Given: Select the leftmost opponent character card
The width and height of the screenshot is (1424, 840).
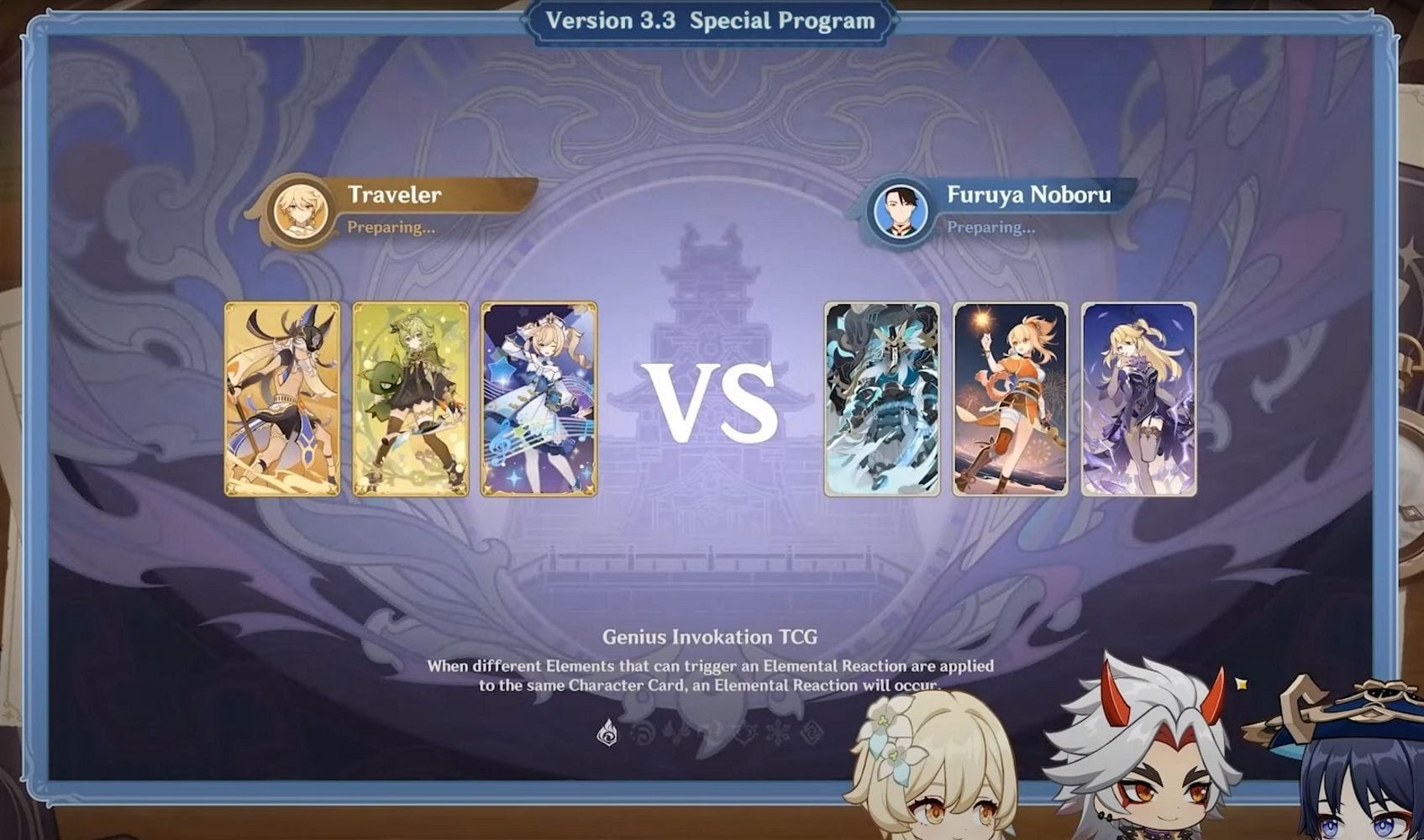Looking at the screenshot, I should (880, 396).
